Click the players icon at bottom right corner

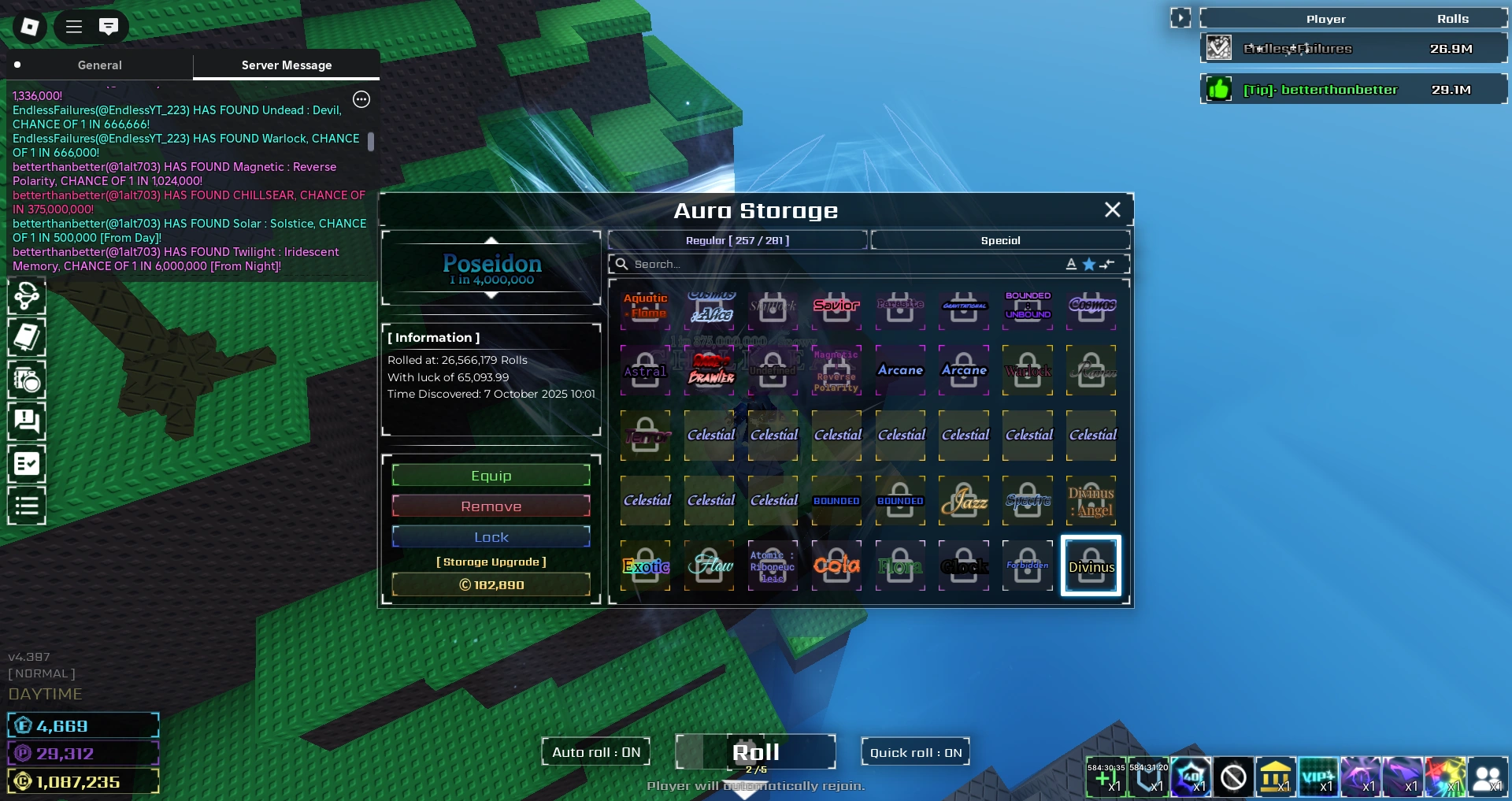click(x=1486, y=778)
